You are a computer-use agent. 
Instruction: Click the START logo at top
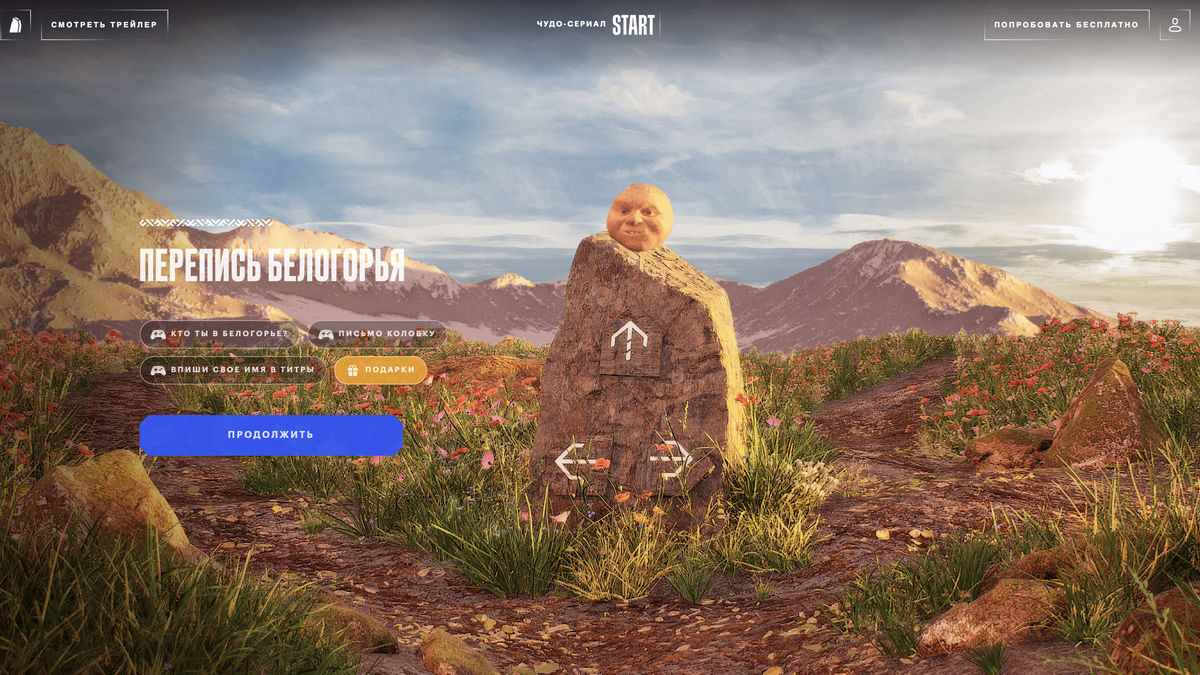632,24
